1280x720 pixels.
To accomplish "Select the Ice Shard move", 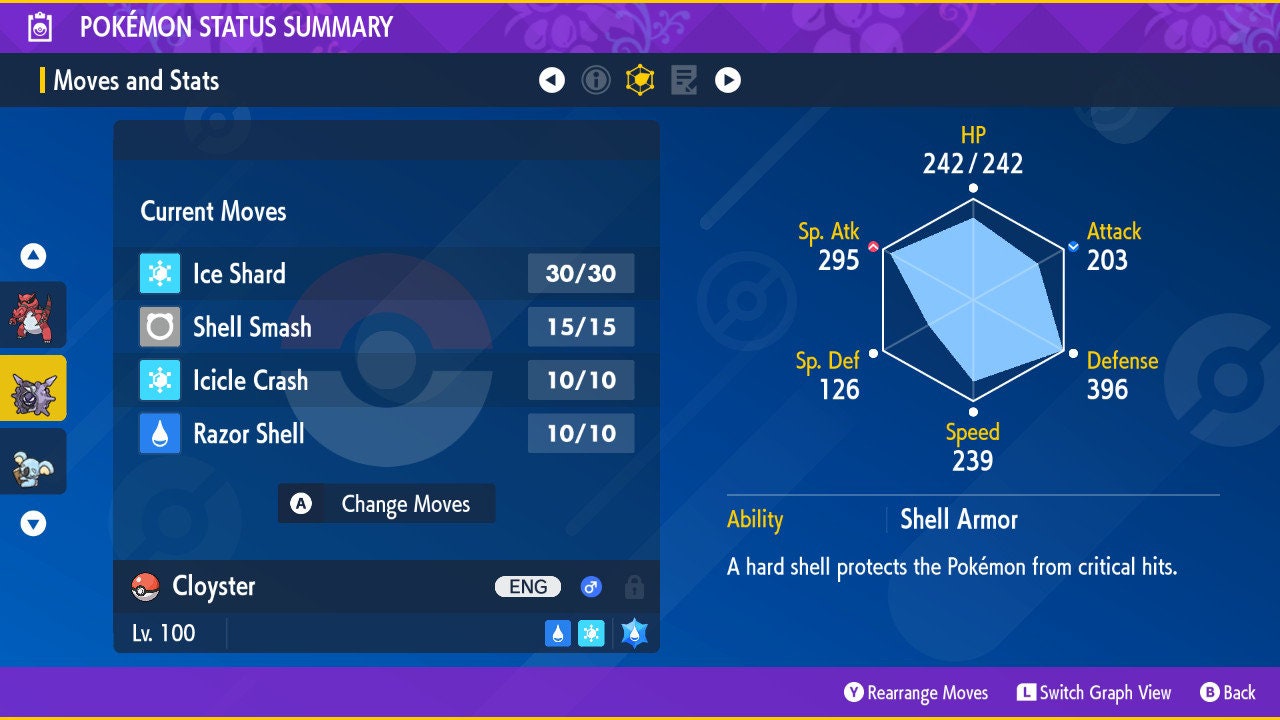I will tap(386, 273).
